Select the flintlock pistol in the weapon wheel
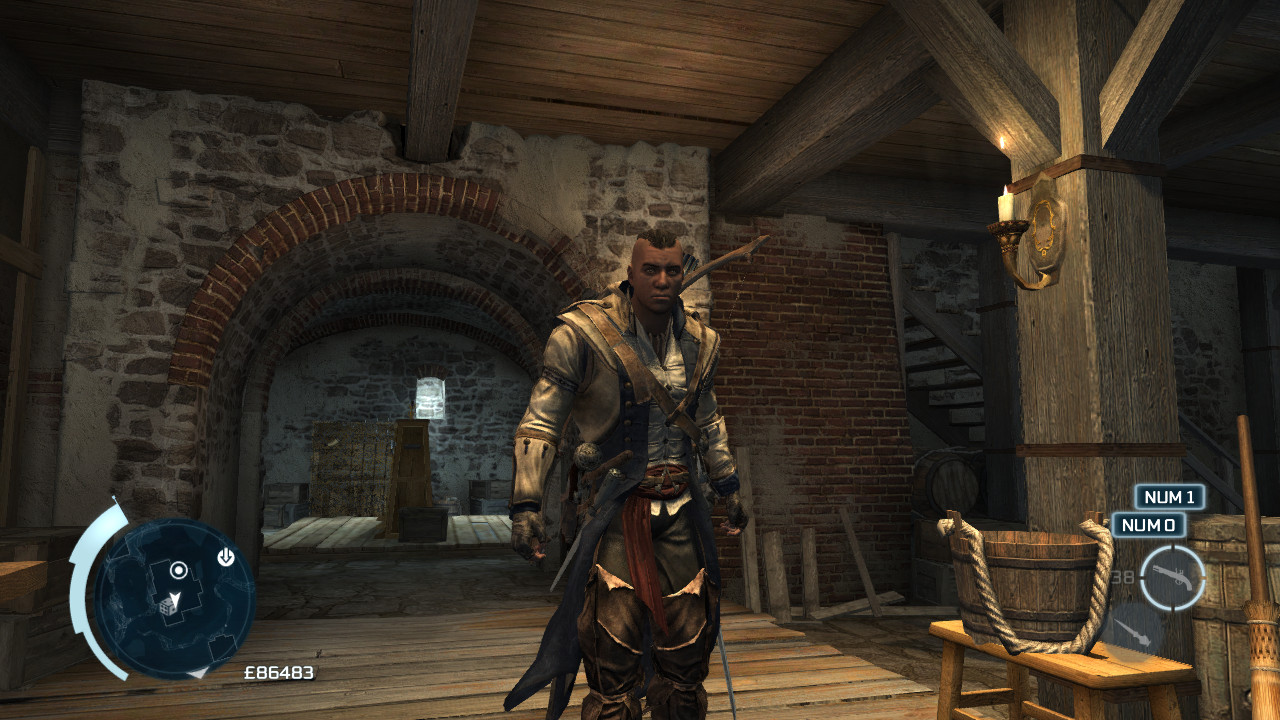This screenshot has width=1280, height=720. [x=1173, y=576]
